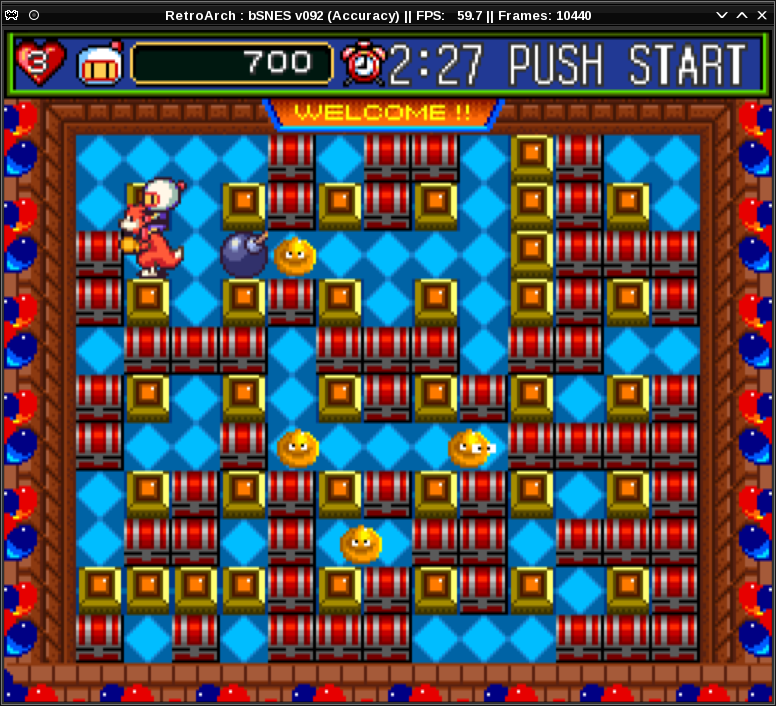Click the alarm clock icon
776x706 pixels.
click(360, 64)
